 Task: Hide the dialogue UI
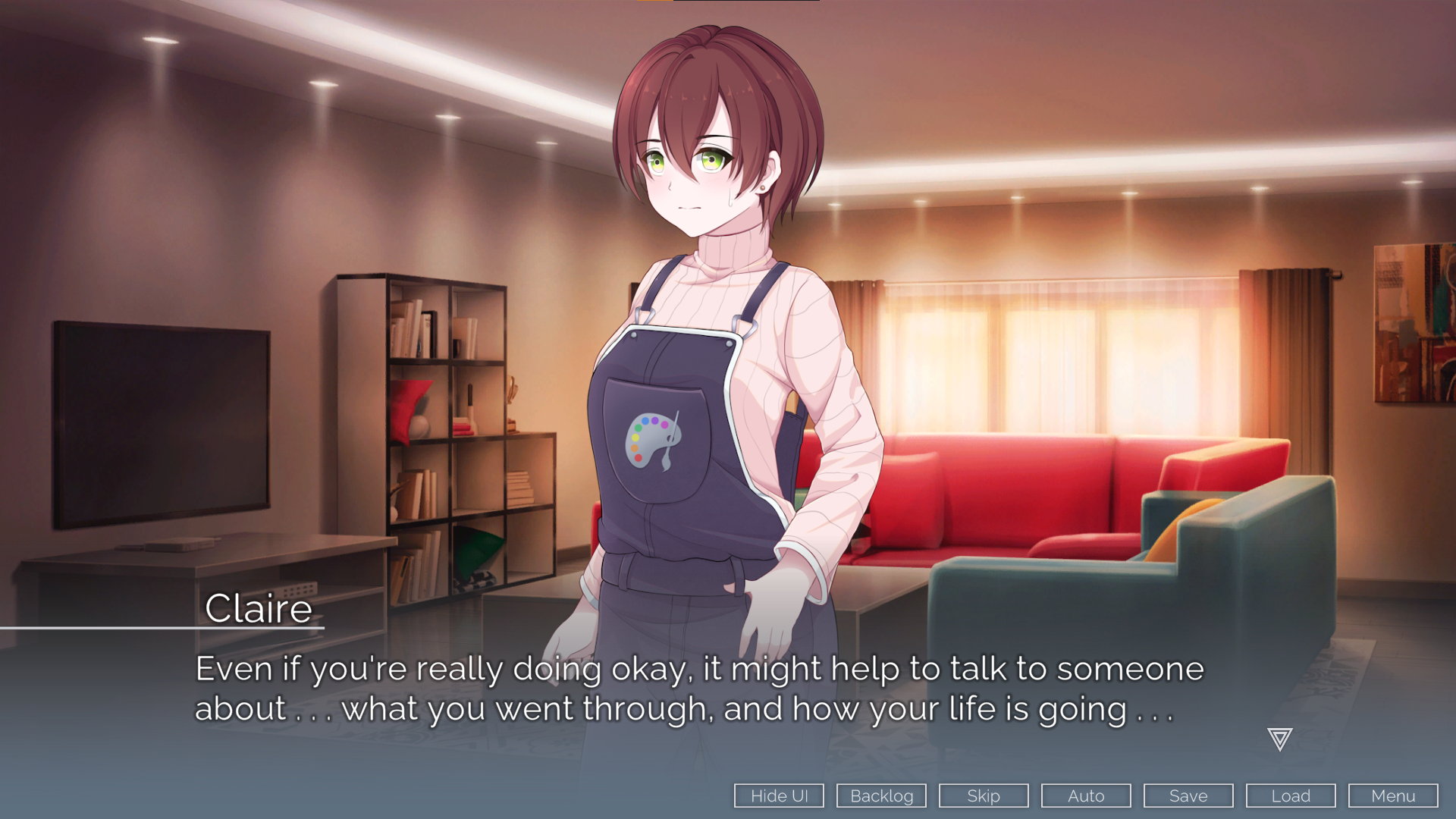(779, 795)
